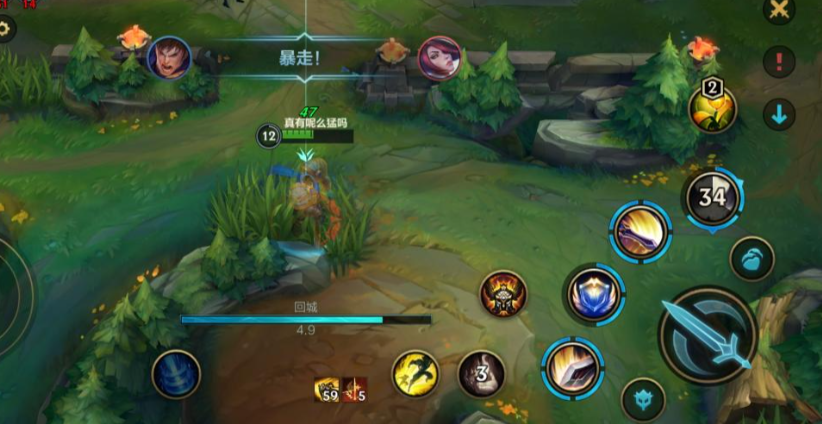Send the blue down-arrow ping

[x=778, y=114]
